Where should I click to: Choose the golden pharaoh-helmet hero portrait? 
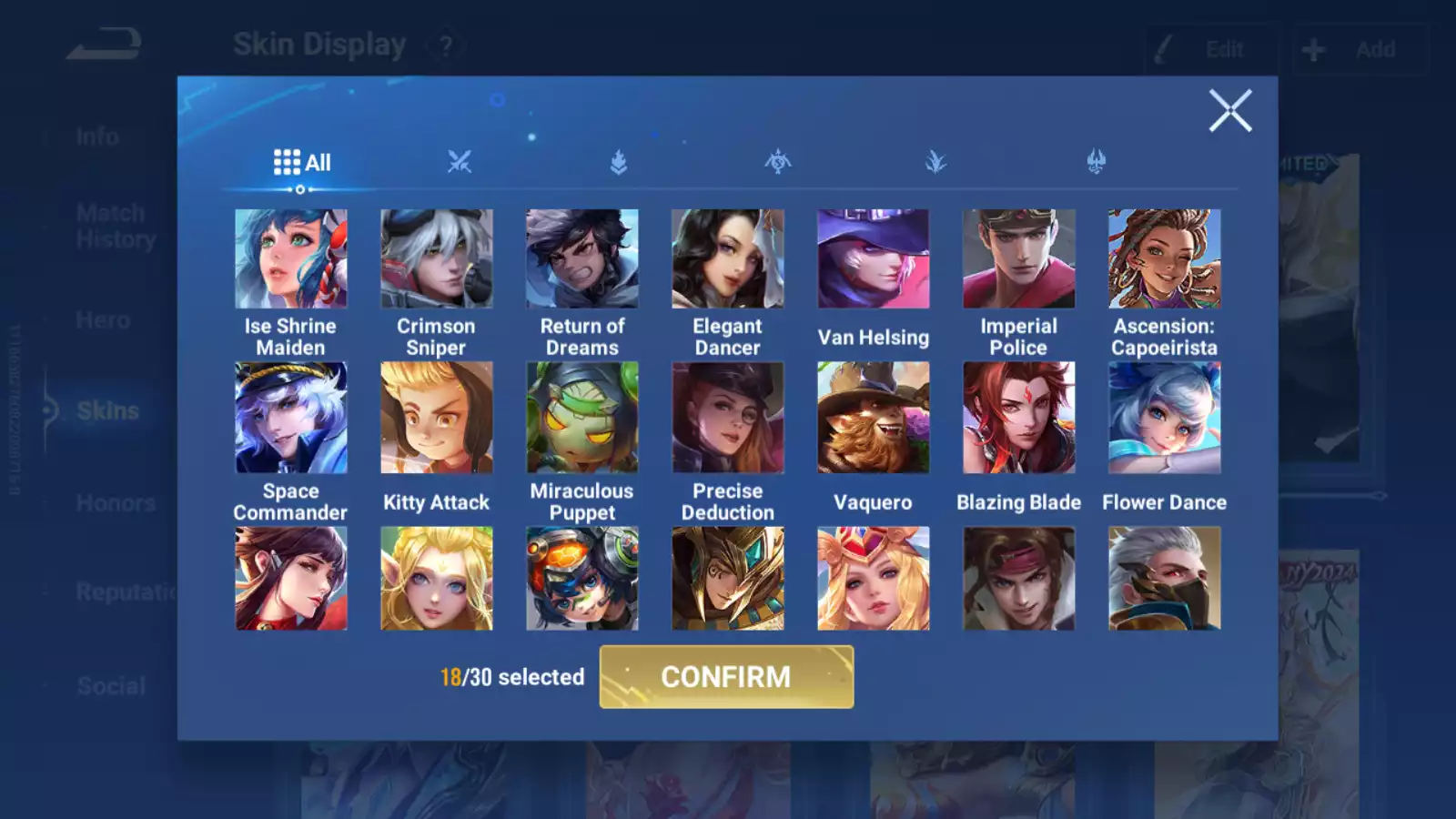point(728,579)
